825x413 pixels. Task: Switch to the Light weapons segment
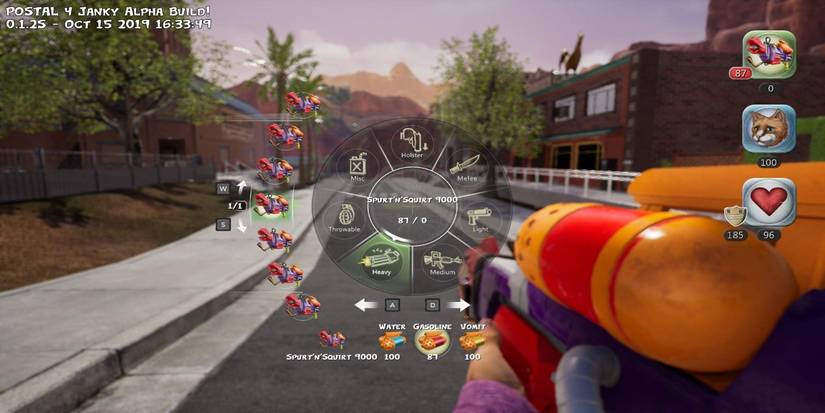tap(481, 218)
